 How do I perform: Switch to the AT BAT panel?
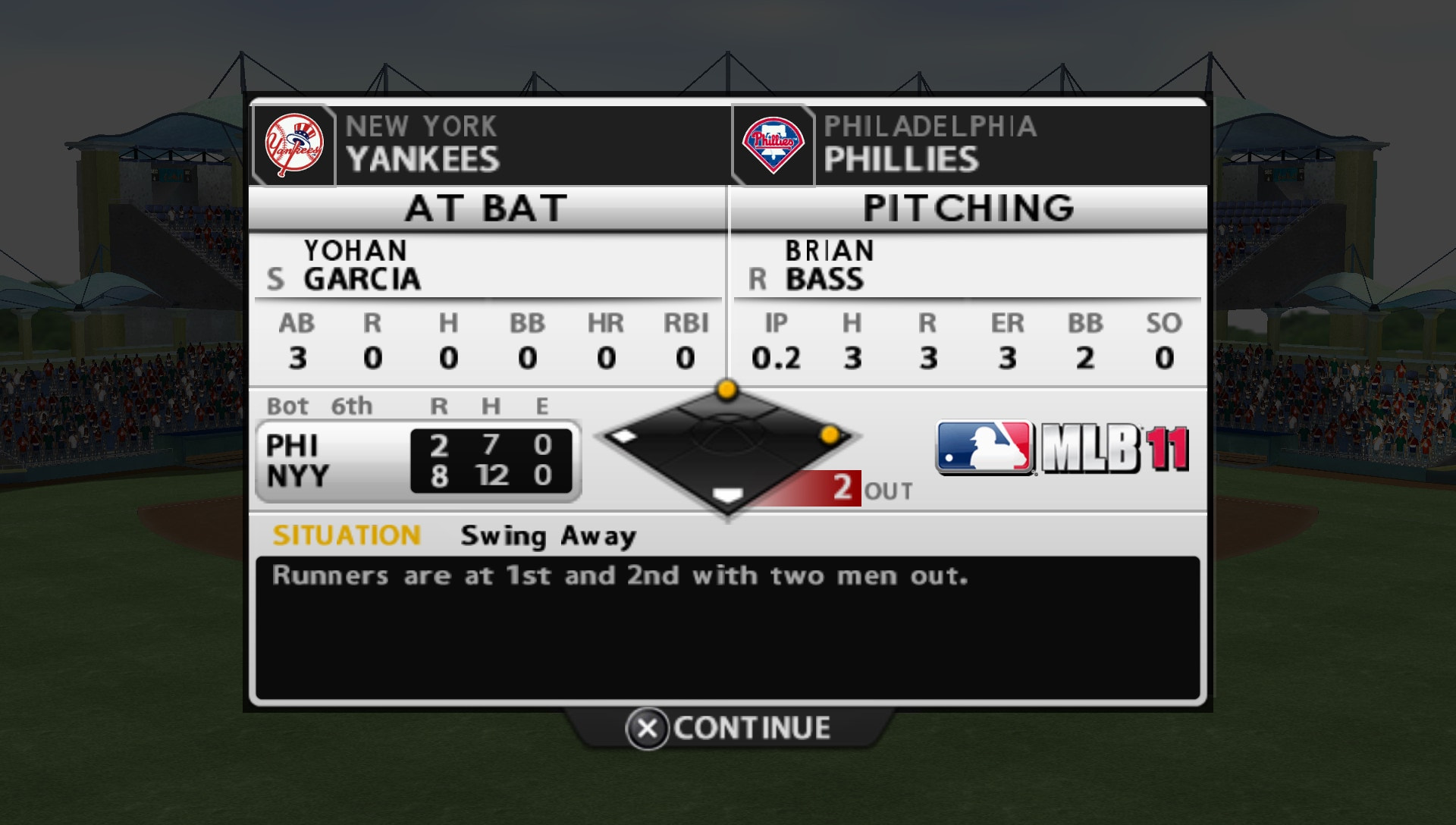pos(486,210)
